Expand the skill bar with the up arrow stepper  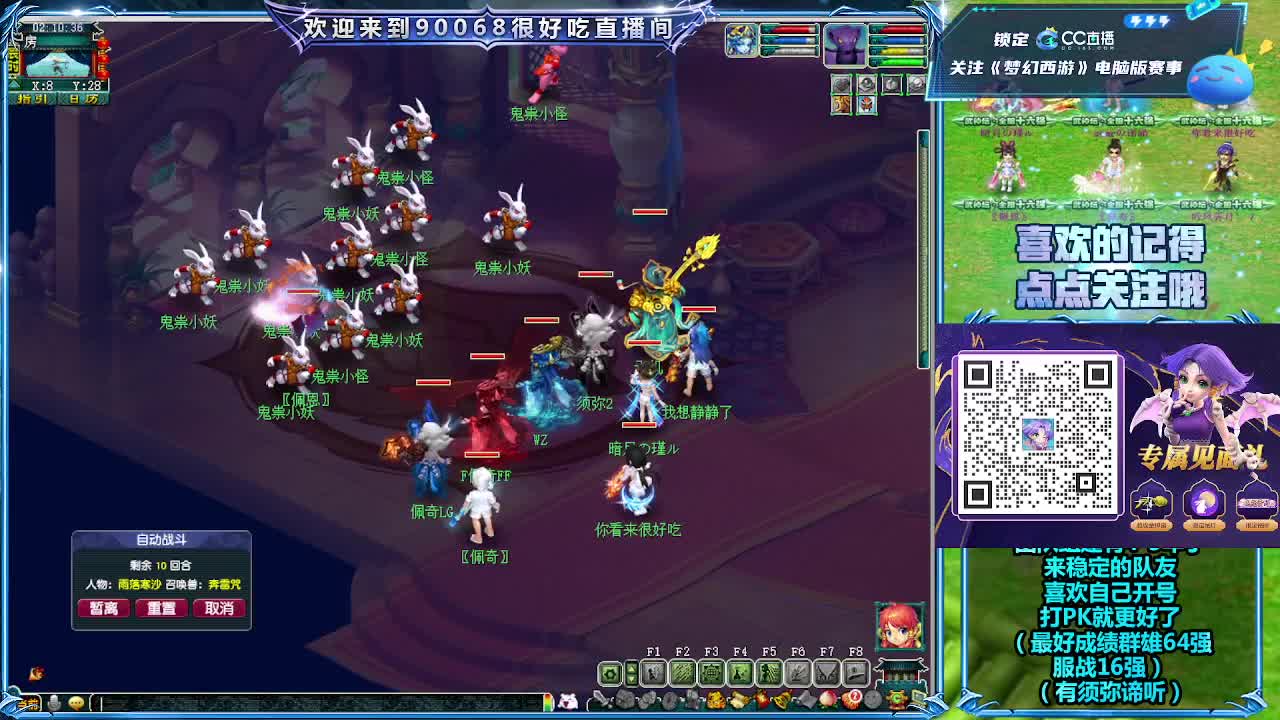[631, 667]
